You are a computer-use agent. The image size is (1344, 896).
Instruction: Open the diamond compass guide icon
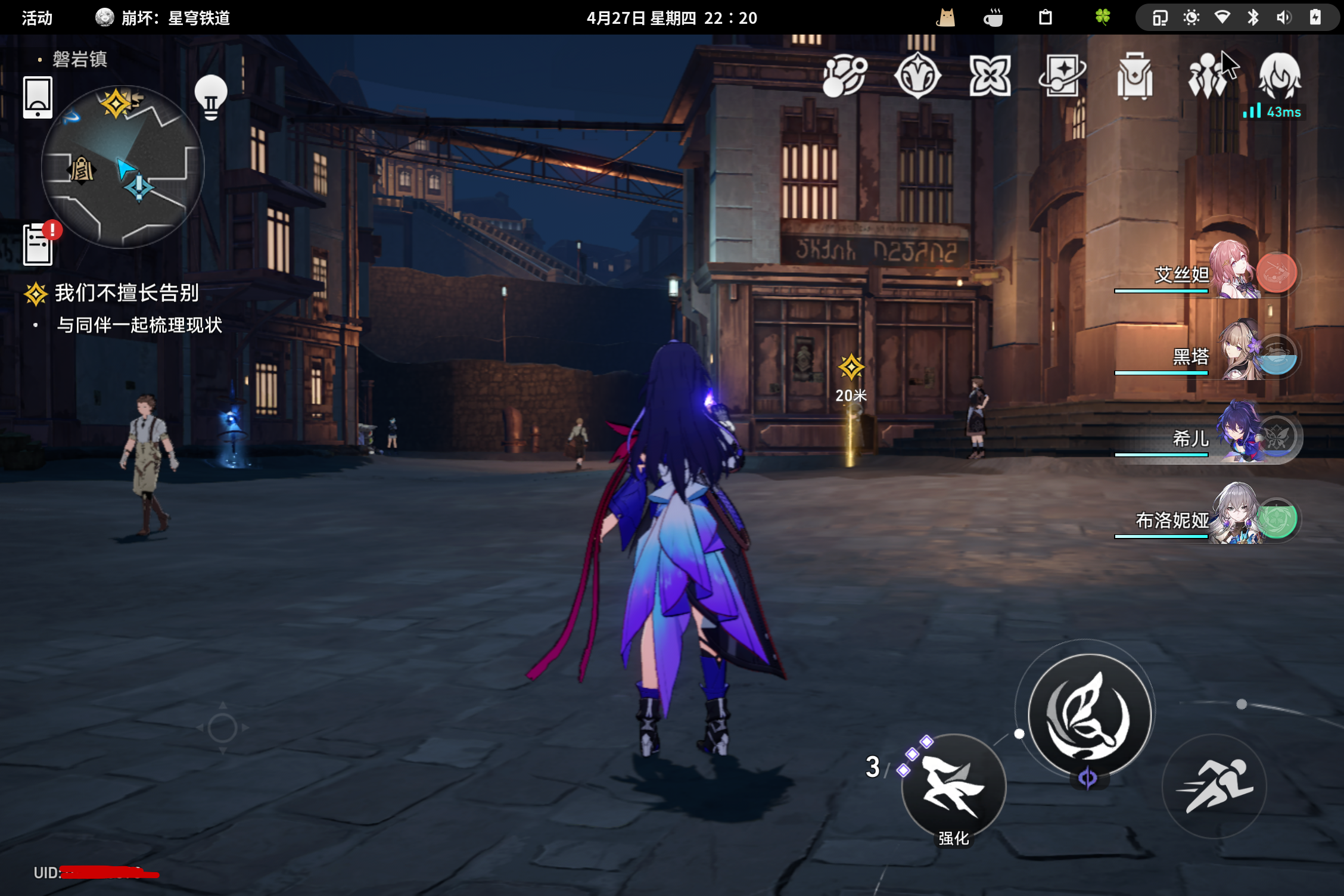tap(917, 76)
